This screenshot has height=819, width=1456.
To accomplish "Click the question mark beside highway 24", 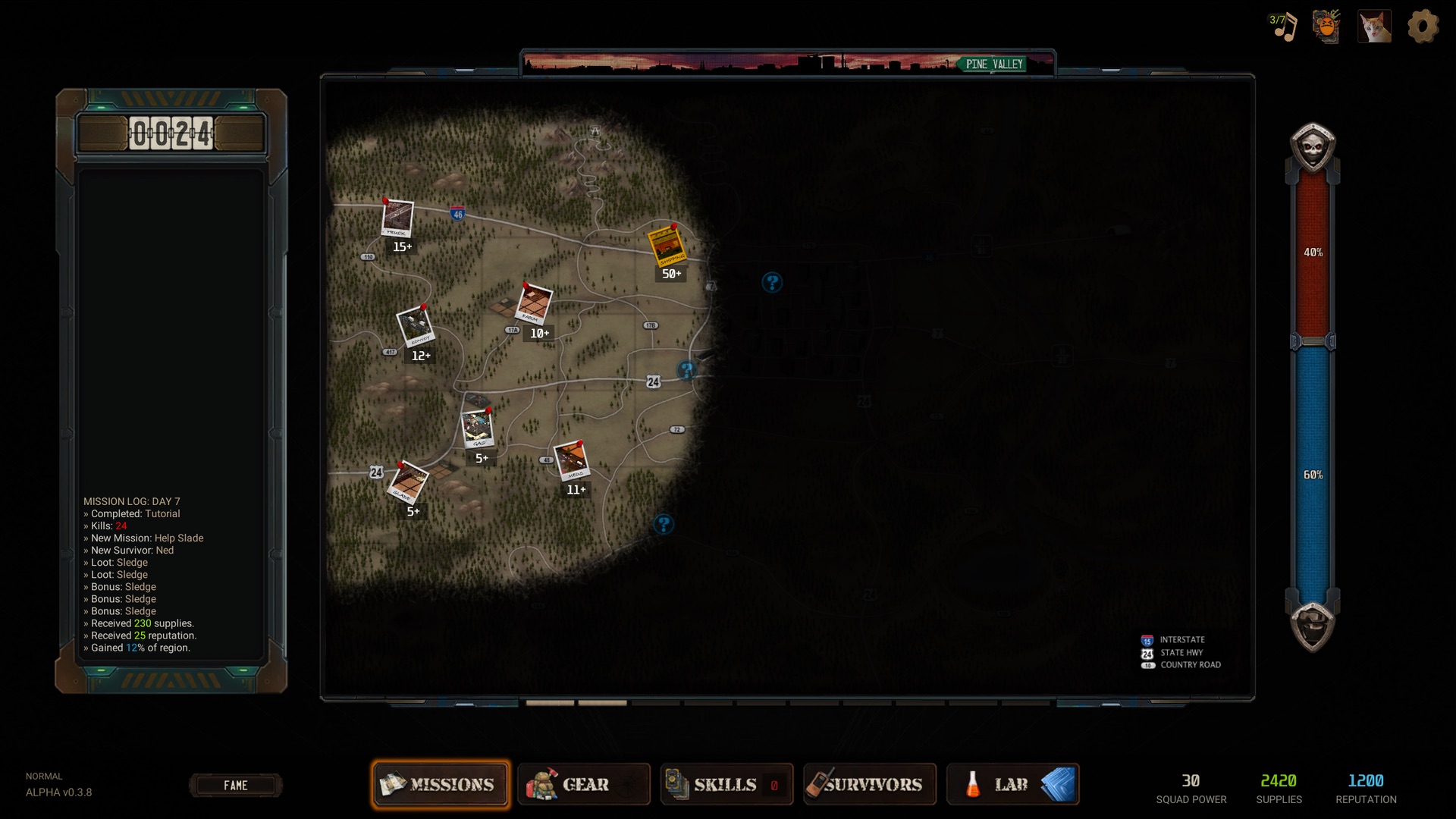I will [x=686, y=370].
